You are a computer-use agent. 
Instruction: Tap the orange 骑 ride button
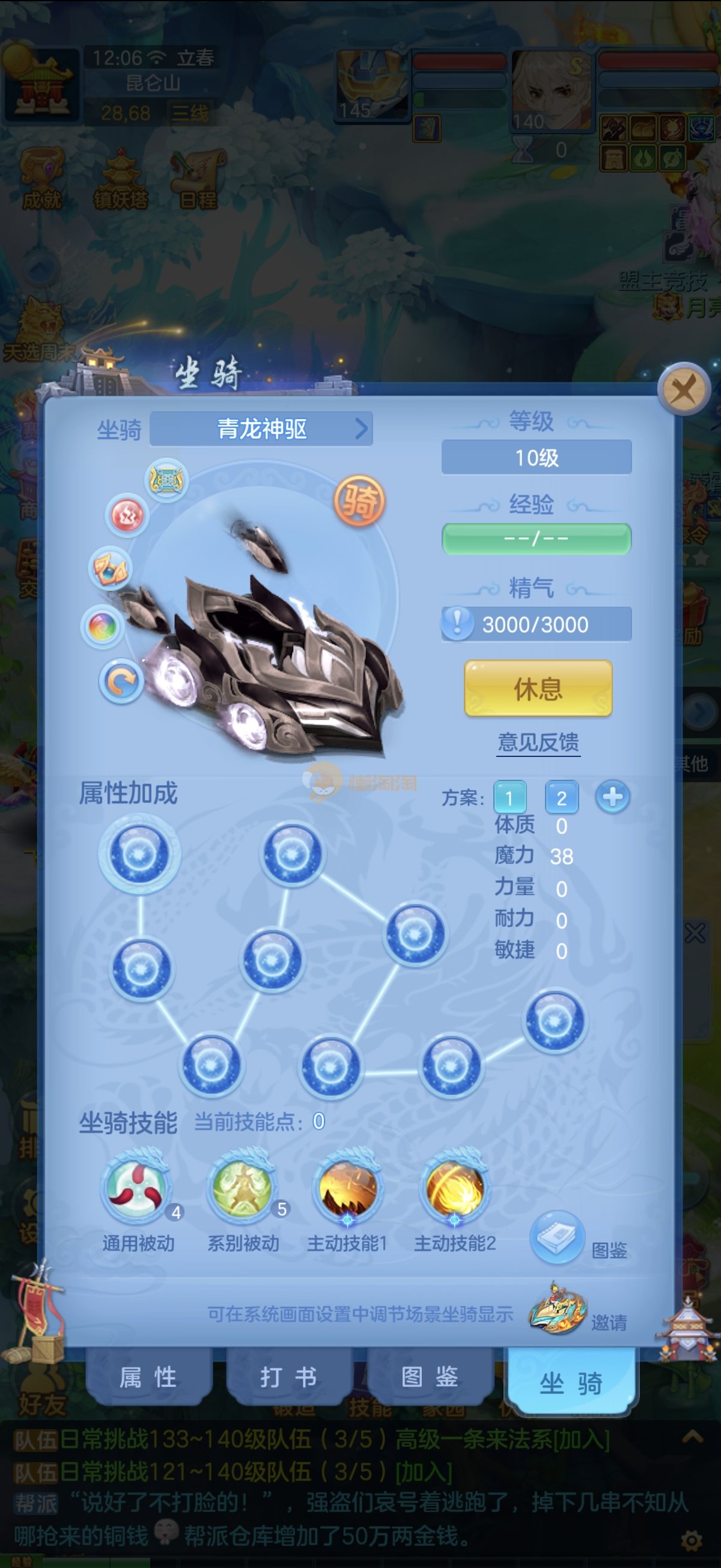[x=359, y=500]
